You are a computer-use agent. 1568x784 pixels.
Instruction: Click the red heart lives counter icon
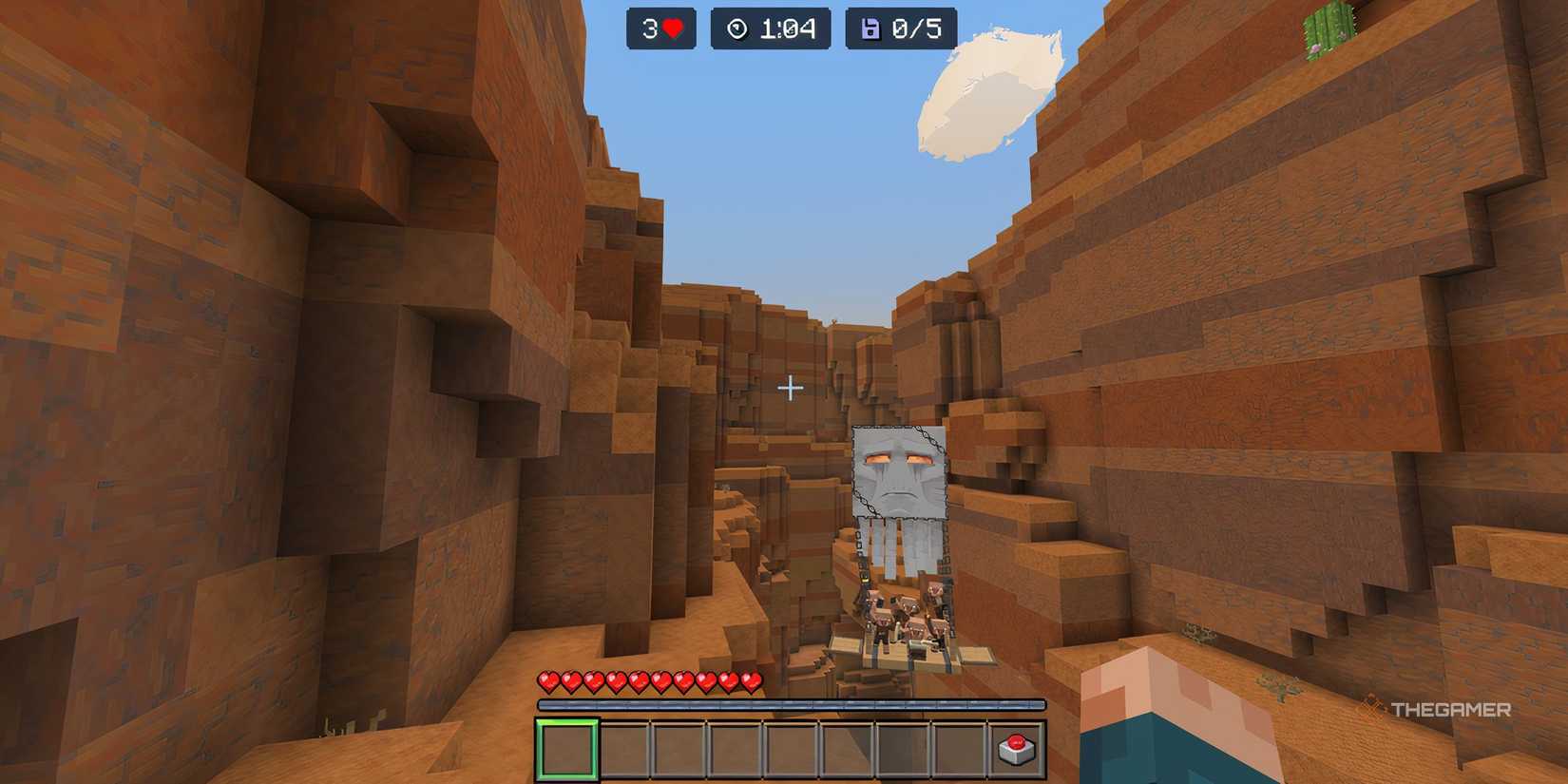674,29
